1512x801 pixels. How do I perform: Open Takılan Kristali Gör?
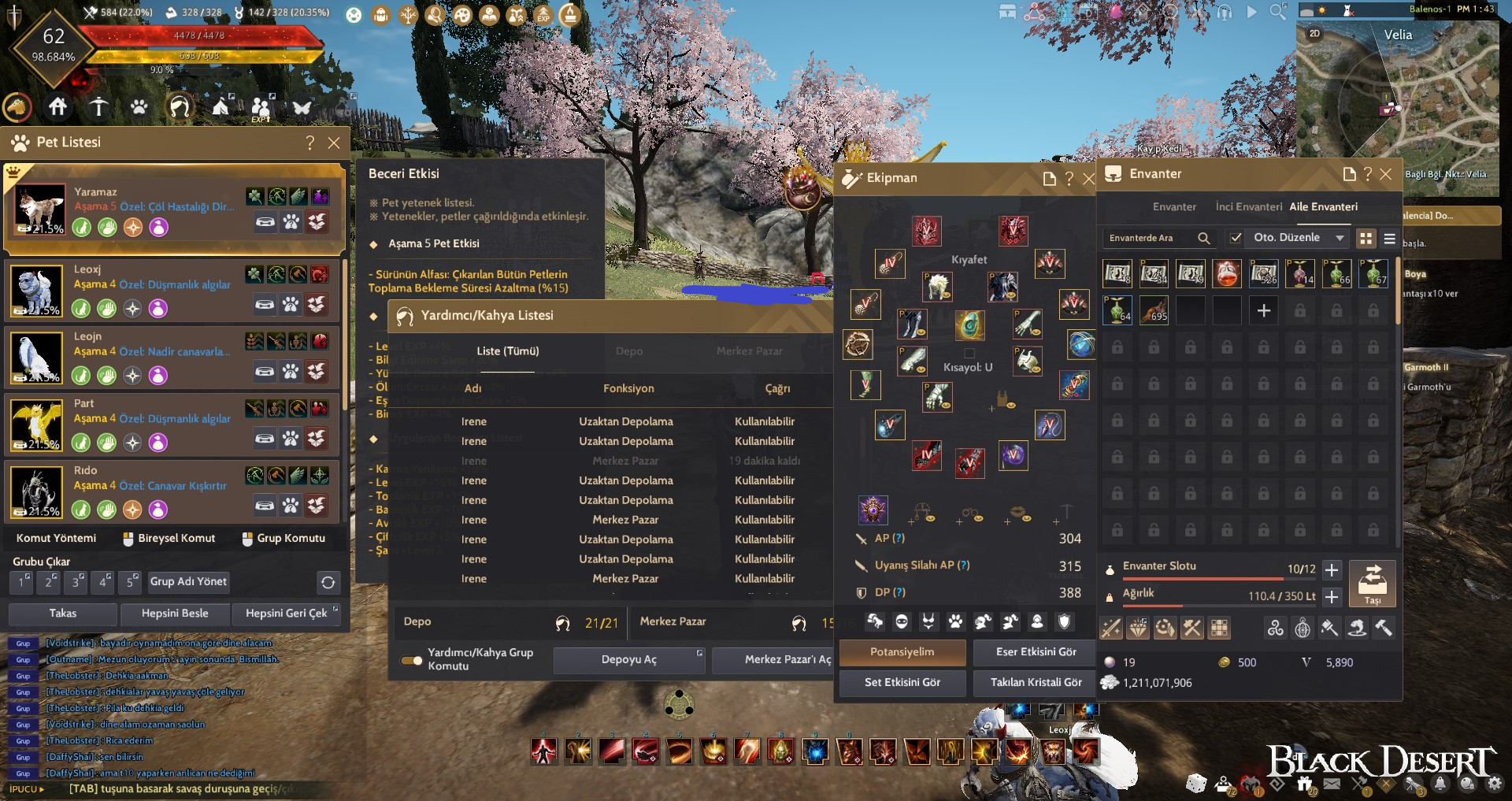1036,683
